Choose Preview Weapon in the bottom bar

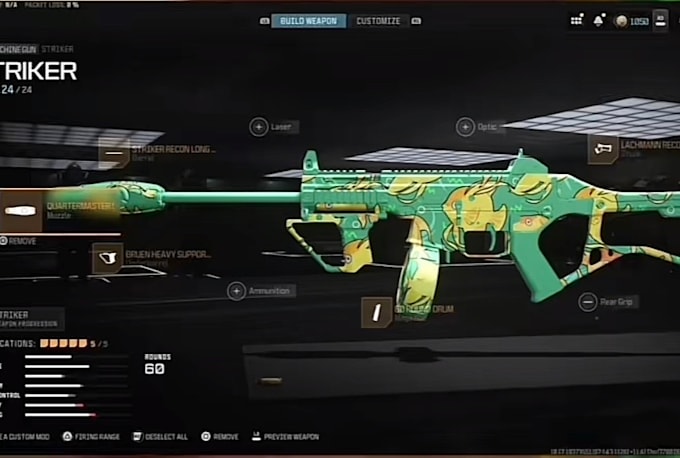286,437
